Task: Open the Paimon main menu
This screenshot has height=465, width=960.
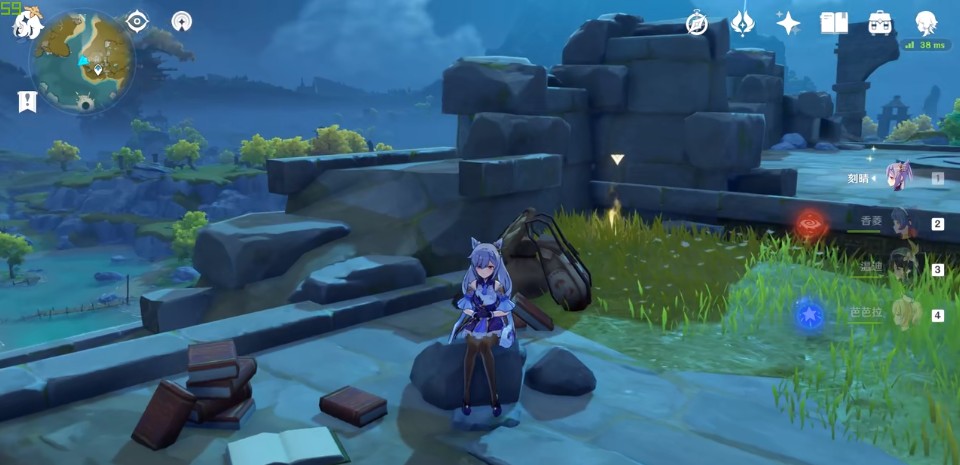Action: pyautogui.click(x=27, y=23)
